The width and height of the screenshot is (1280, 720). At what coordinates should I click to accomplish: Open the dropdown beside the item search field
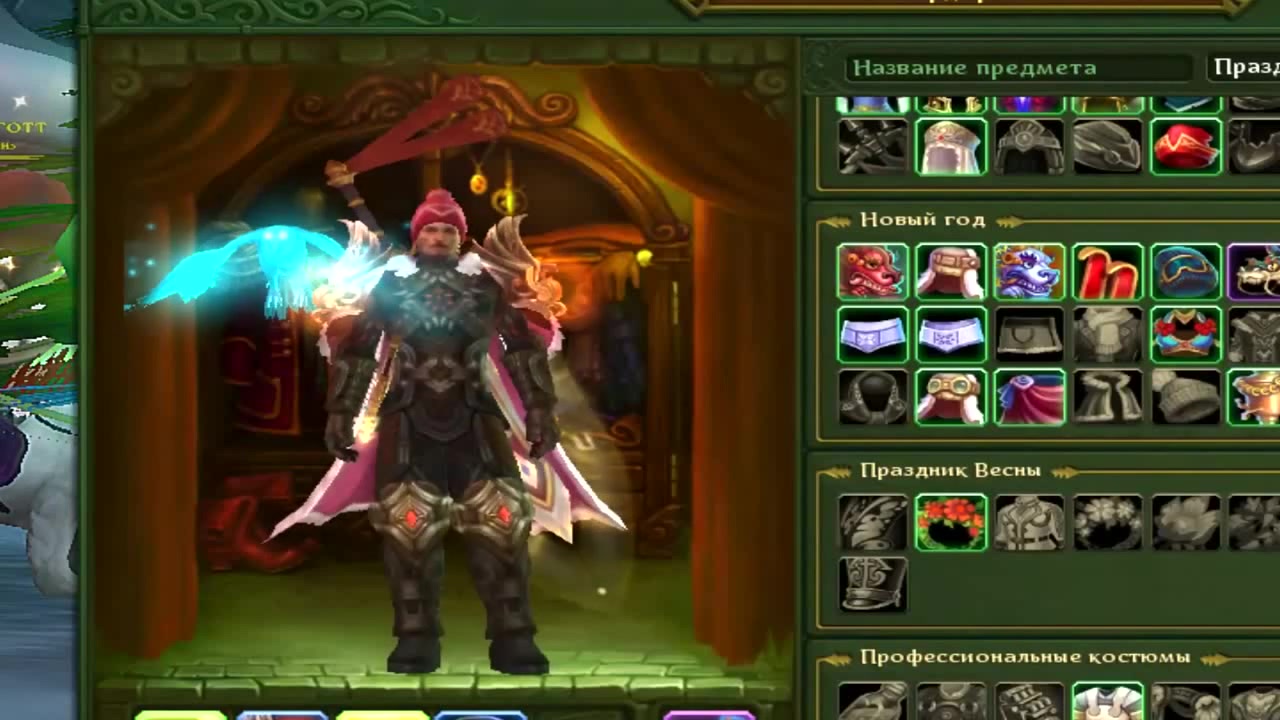[x=1243, y=68]
